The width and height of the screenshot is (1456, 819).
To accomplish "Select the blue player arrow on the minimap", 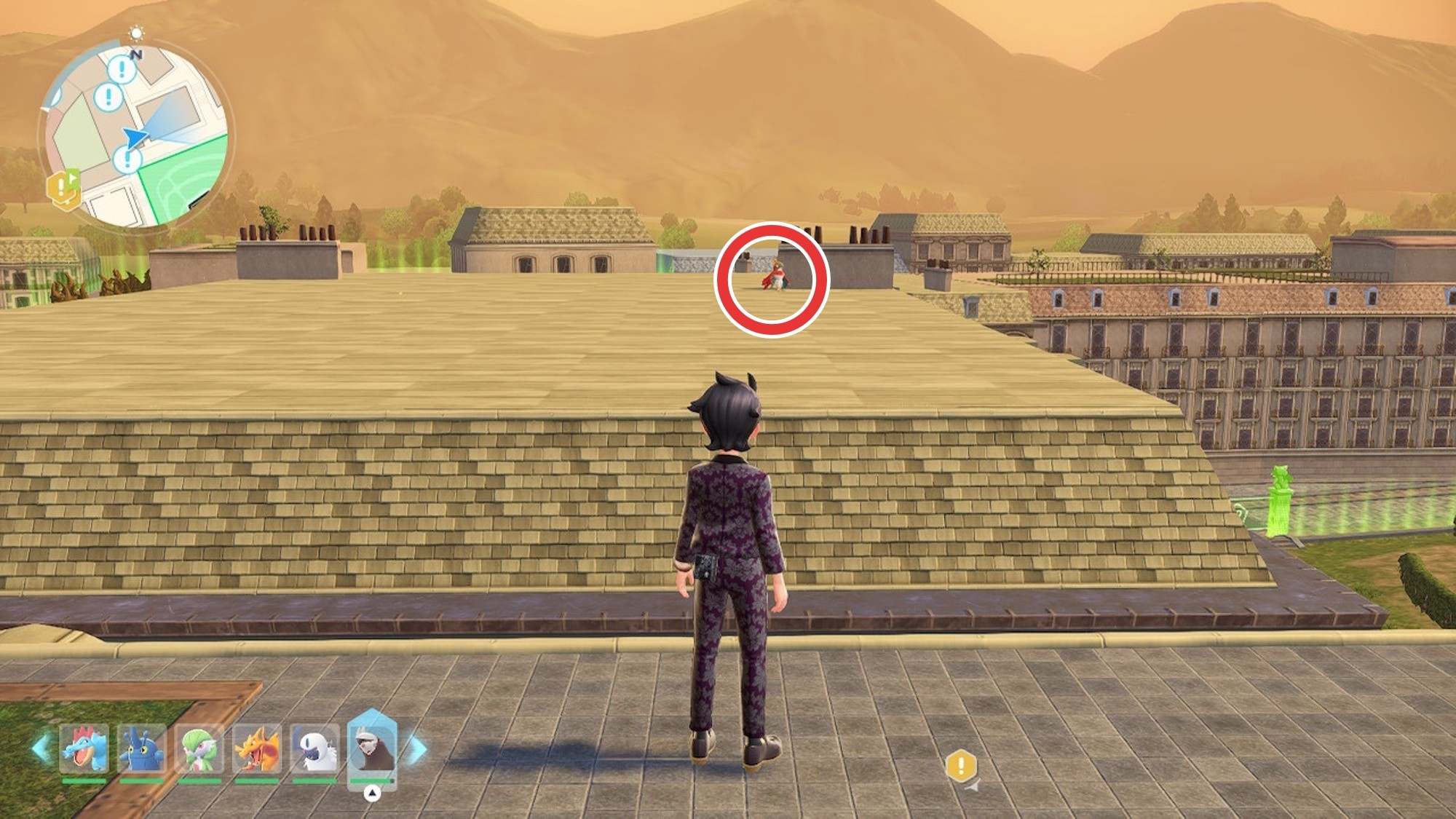I will point(135,138).
